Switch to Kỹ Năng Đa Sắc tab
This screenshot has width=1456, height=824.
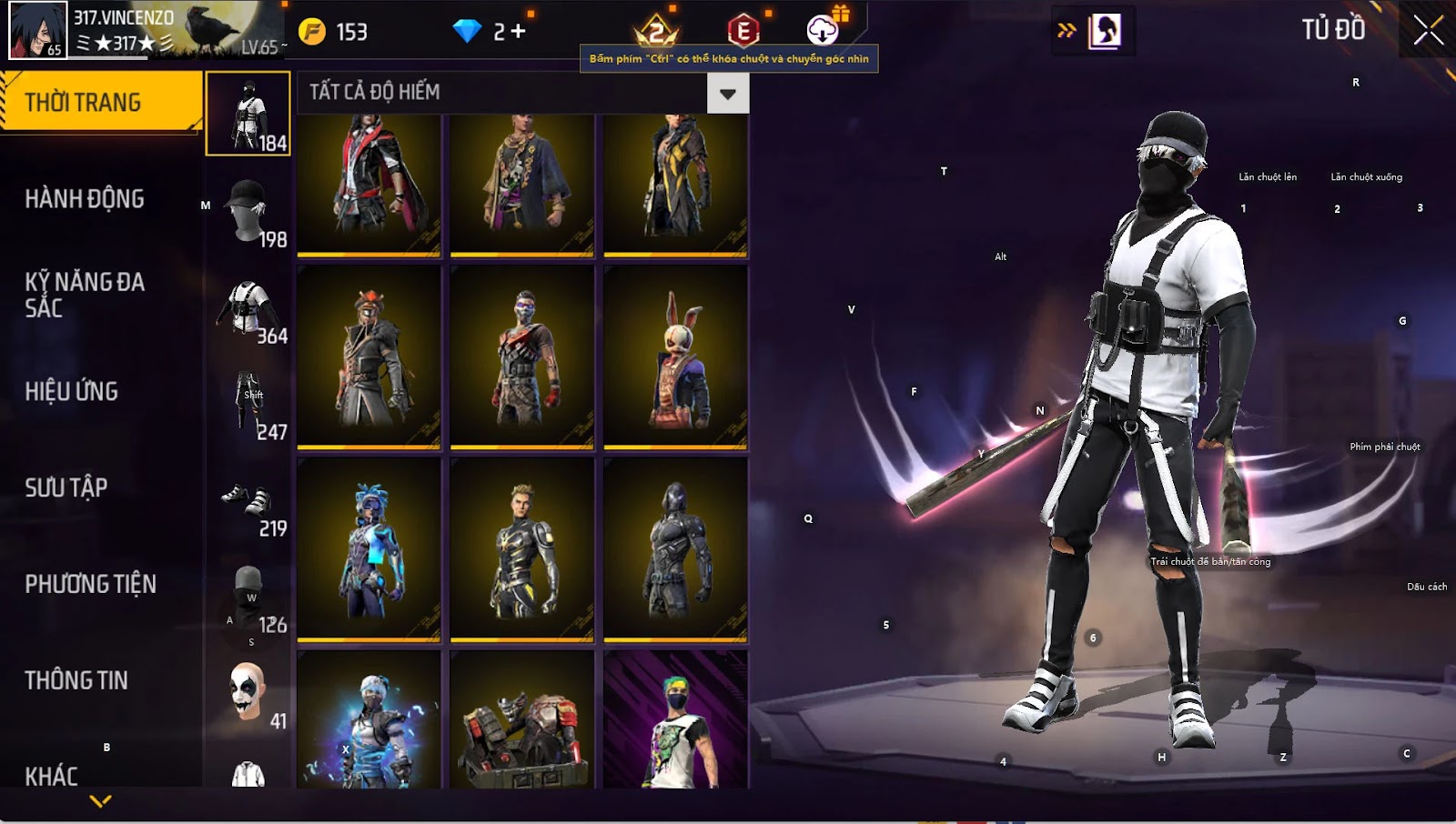85,295
